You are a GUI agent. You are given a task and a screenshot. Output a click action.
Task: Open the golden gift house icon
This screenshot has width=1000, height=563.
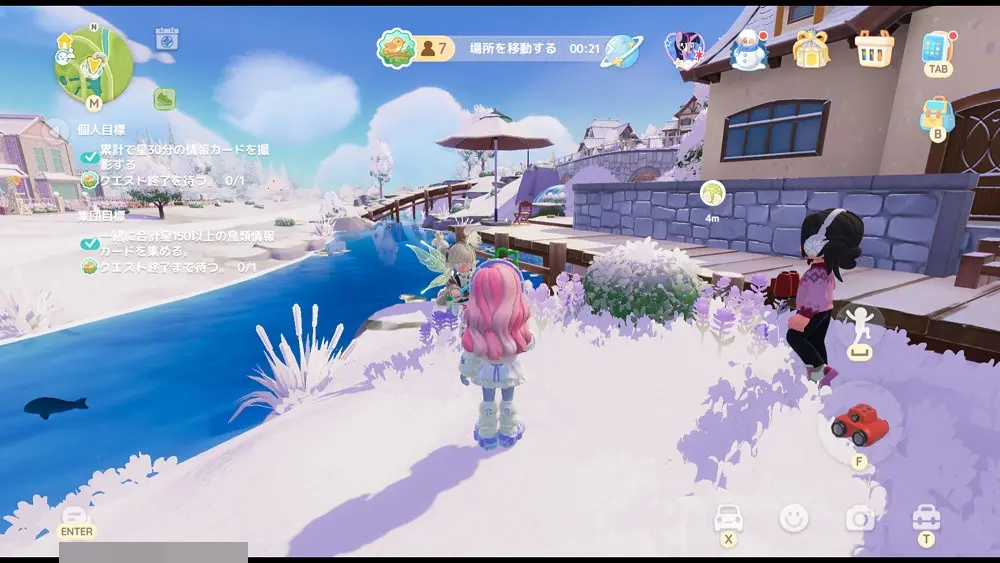811,48
